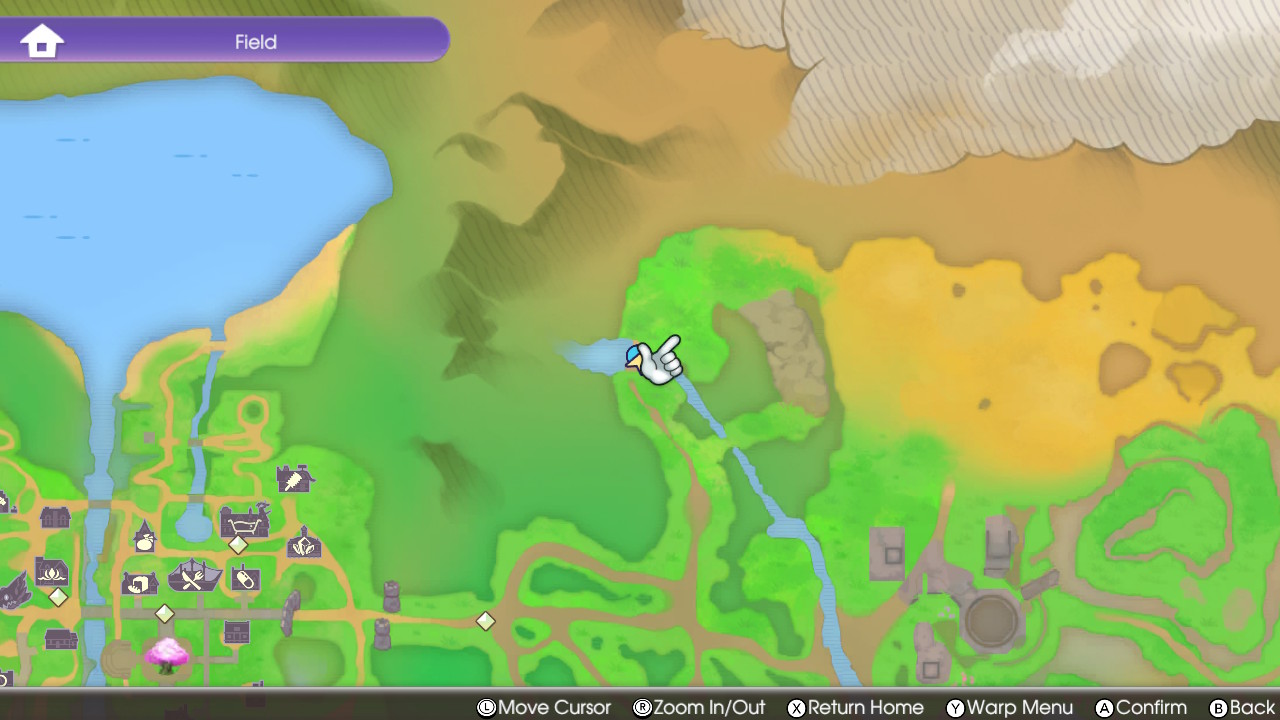Viewport: 1280px width, 720px height.
Task: Select the crystal shop building marker
Action: 304,544
